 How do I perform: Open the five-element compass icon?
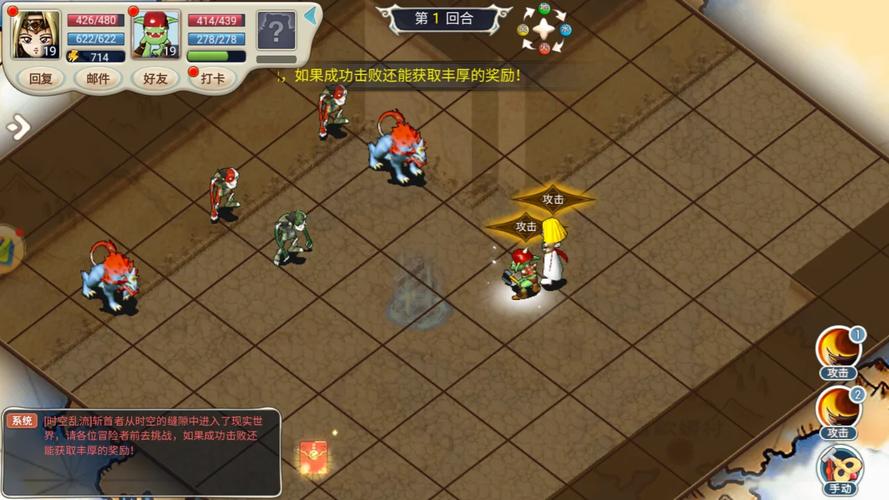coord(544,29)
